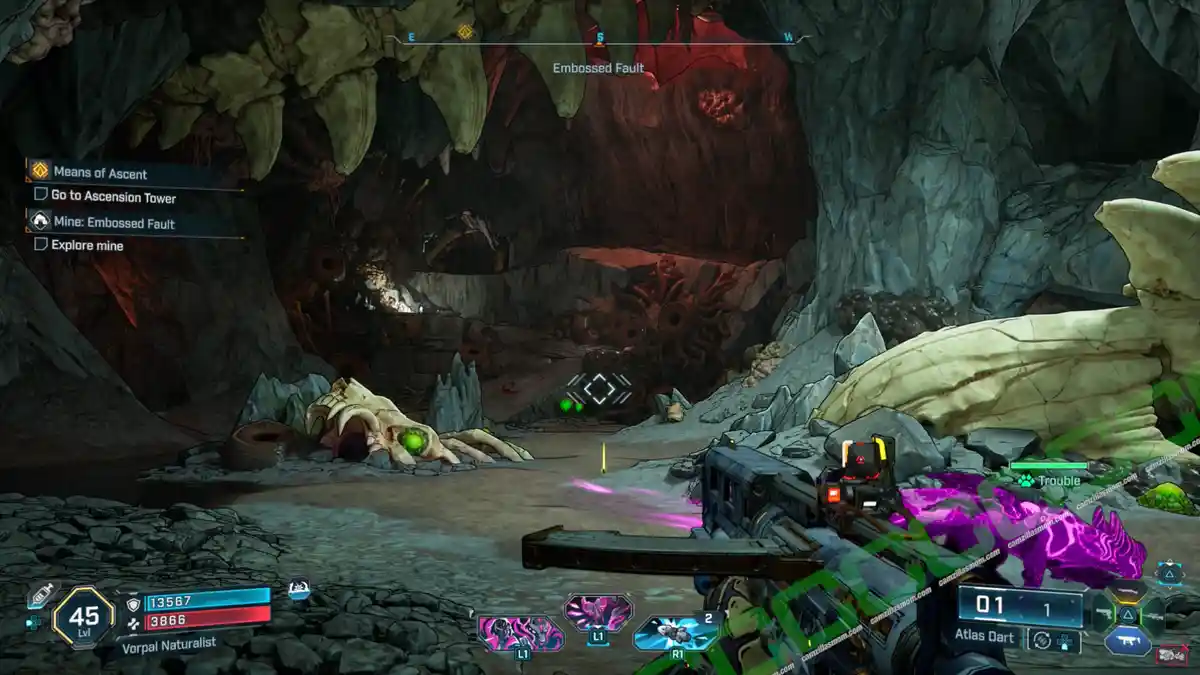Use the blue ordnance ability icon
The height and width of the screenshot is (675, 1200).
(x=675, y=632)
